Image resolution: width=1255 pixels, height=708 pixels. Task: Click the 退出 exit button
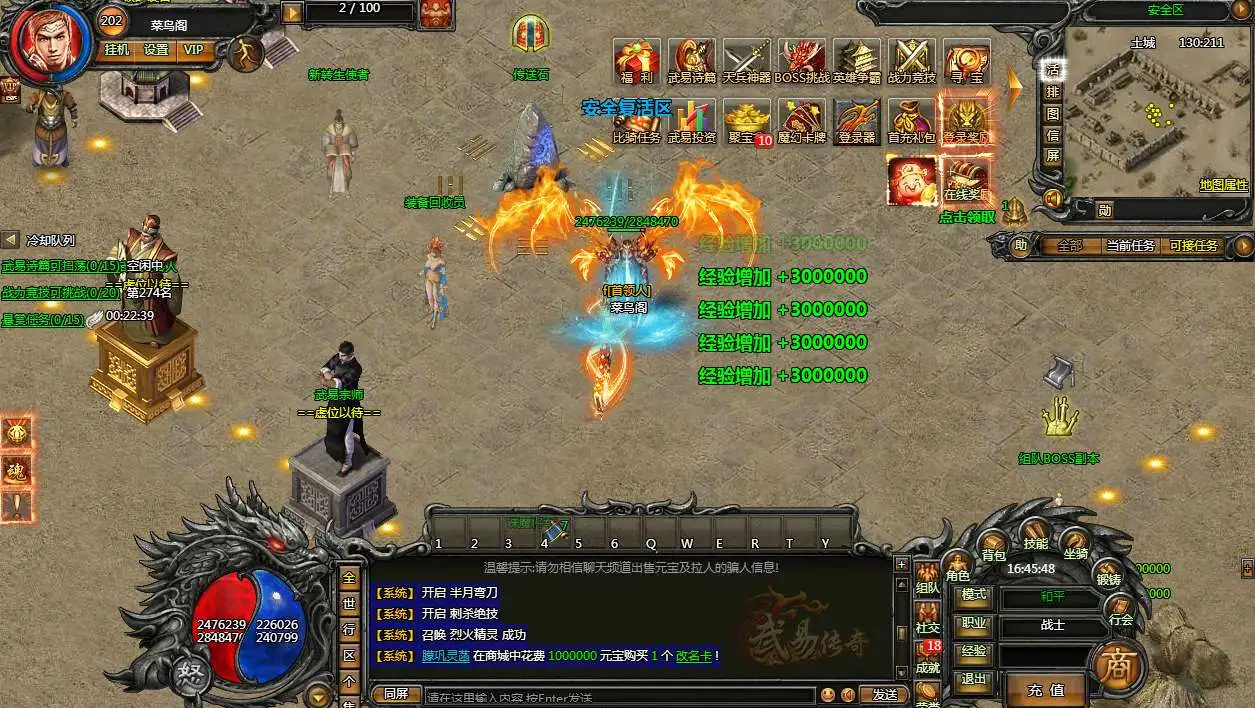pyautogui.click(x=972, y=678)
